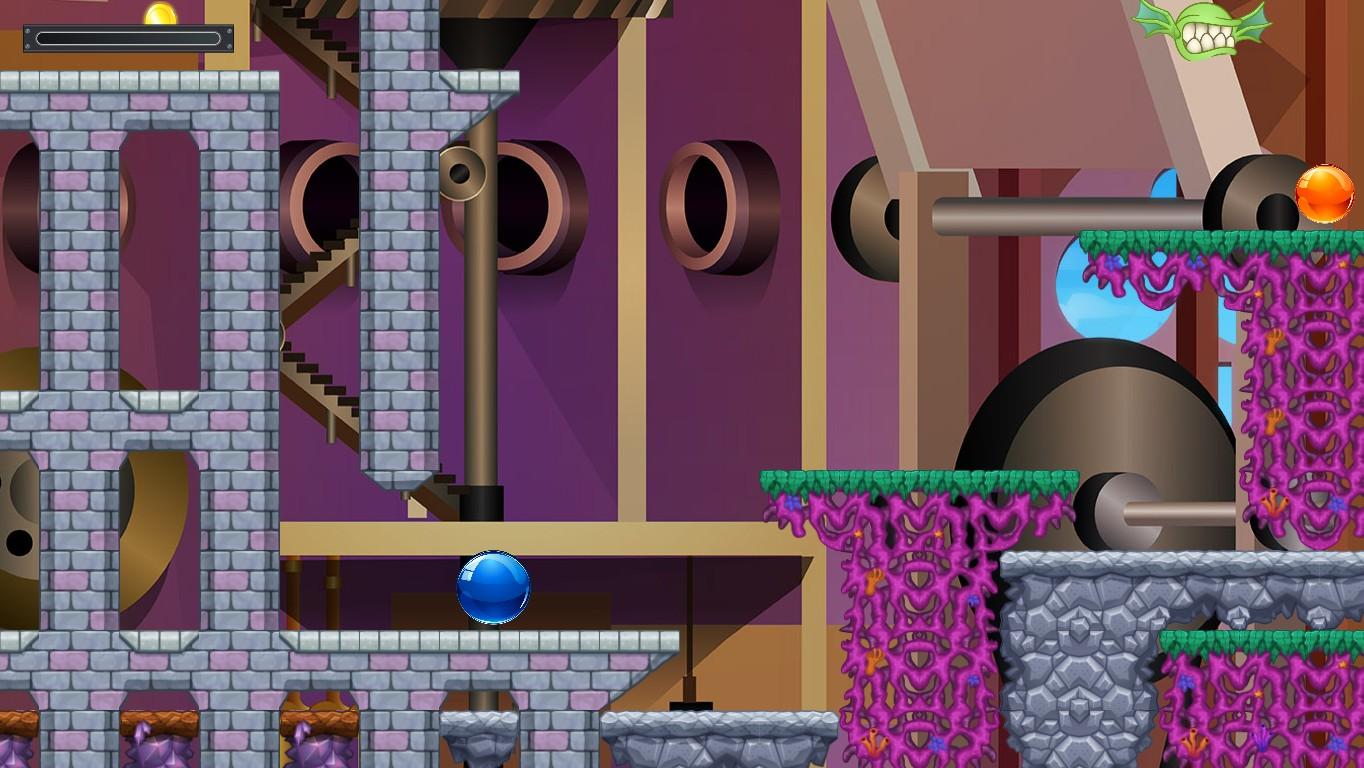Expand the green mossy platform ledge
Image resolution: width=1364 pixels, height=768 pixels.
tap(920, 478)
